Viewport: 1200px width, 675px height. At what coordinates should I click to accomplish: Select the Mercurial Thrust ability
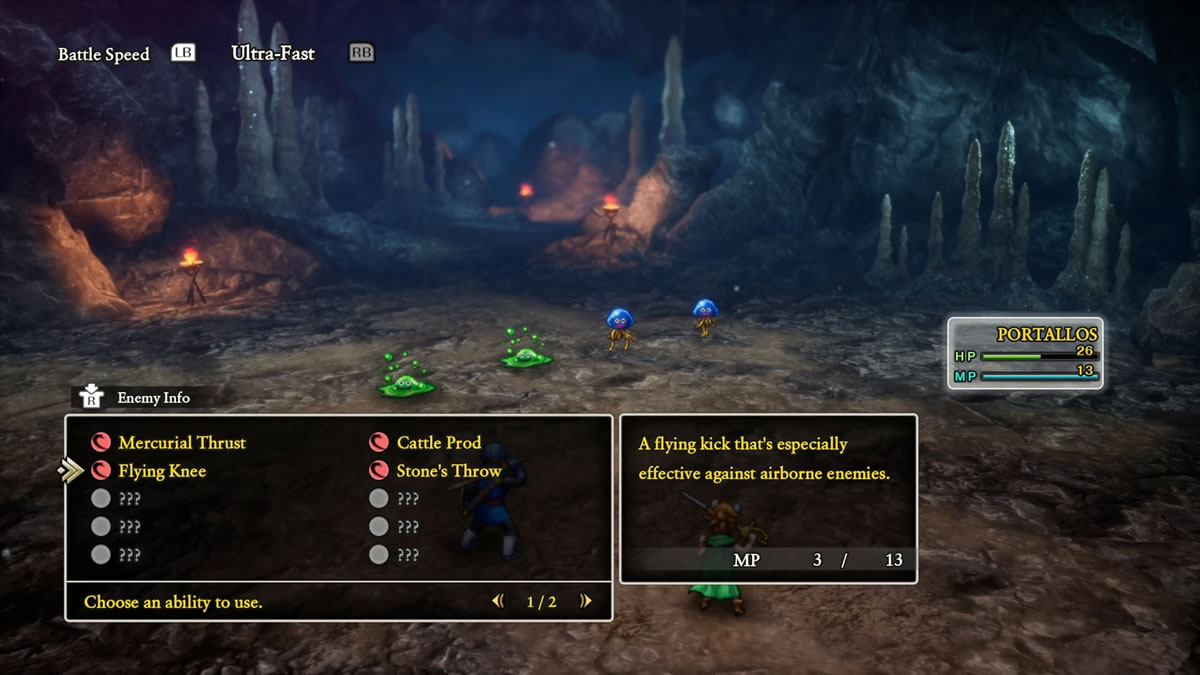[181, 443]
